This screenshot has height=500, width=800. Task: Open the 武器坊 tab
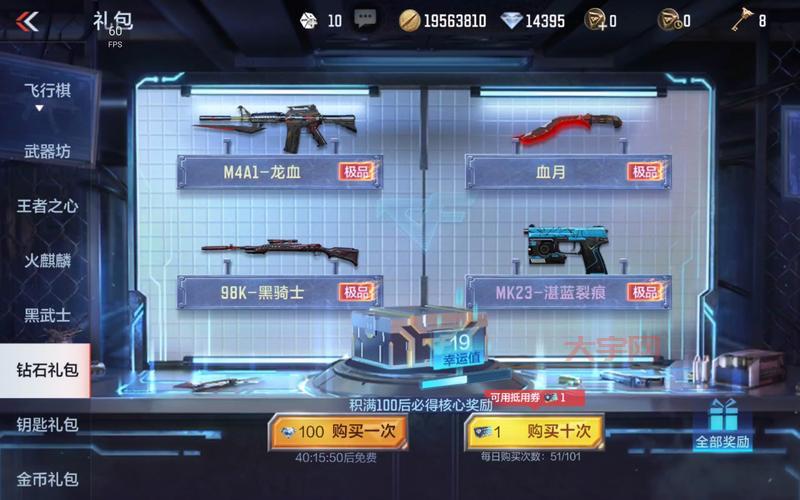[46, 152]
